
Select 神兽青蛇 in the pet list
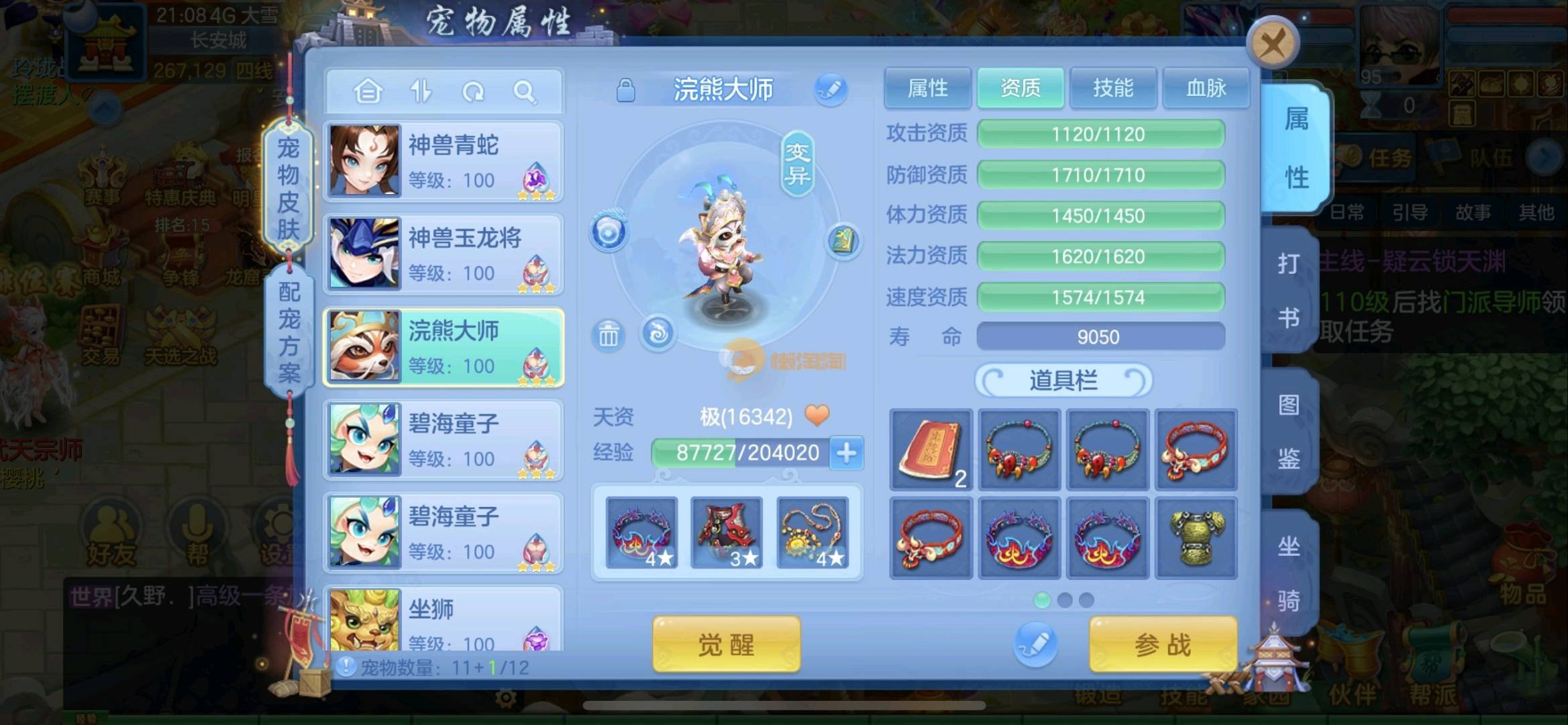pos(443,161)
